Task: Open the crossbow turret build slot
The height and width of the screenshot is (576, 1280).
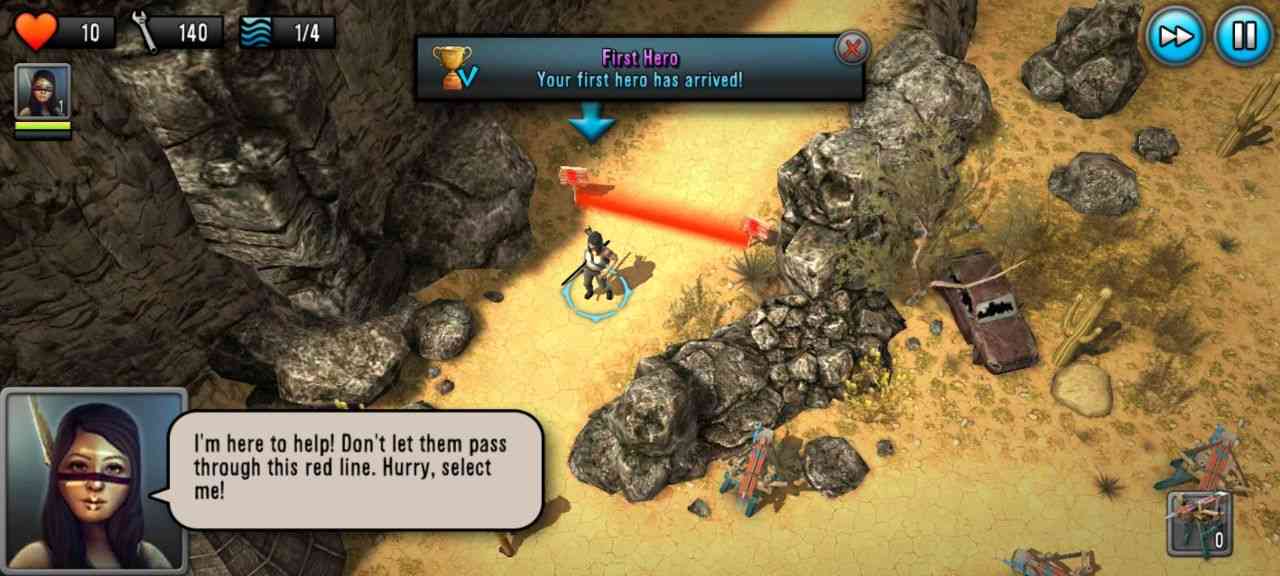Action: pos(1199,523)
